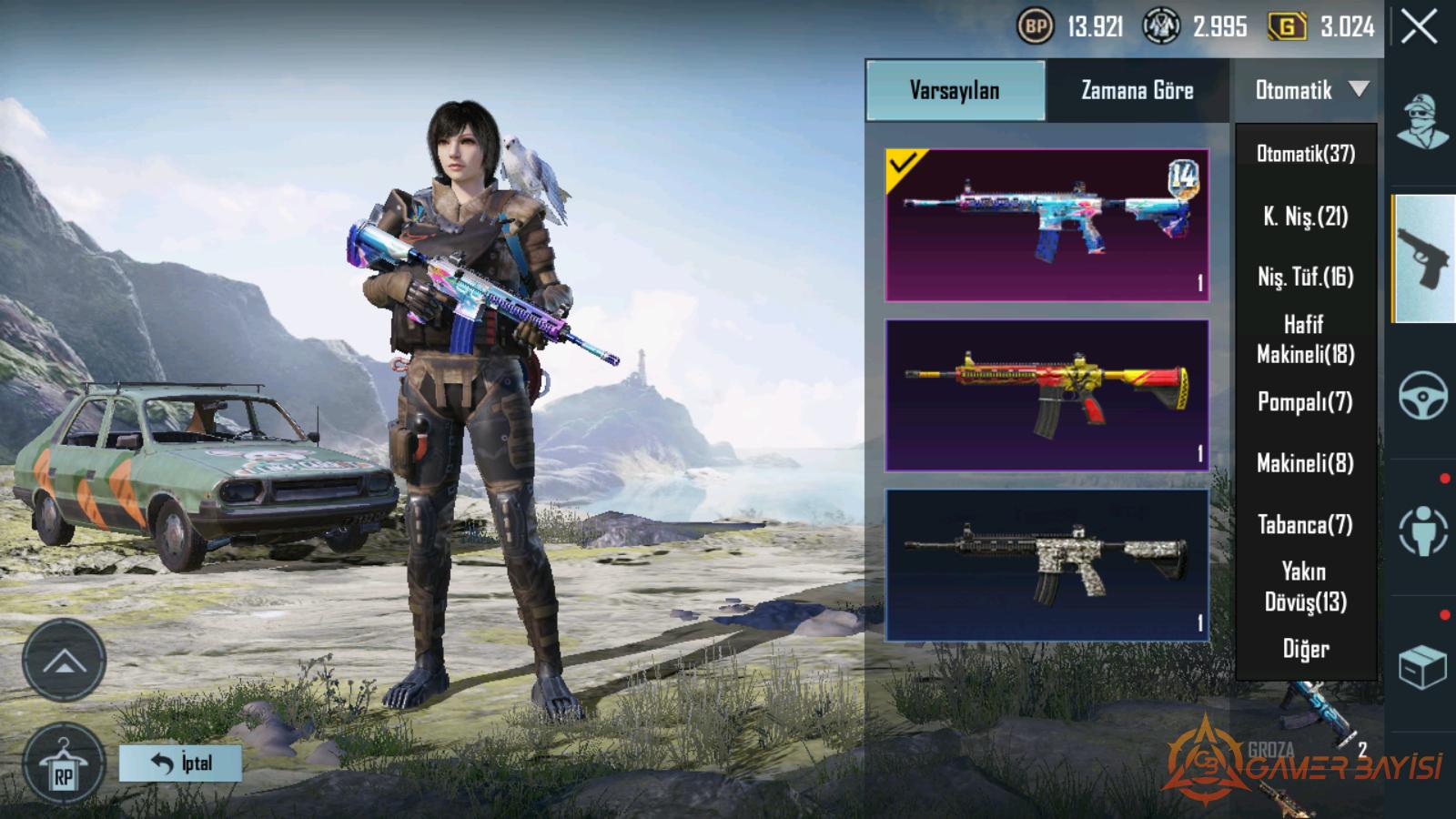Choose the K. Niş.(21) filter entry

click(1306, 216)
